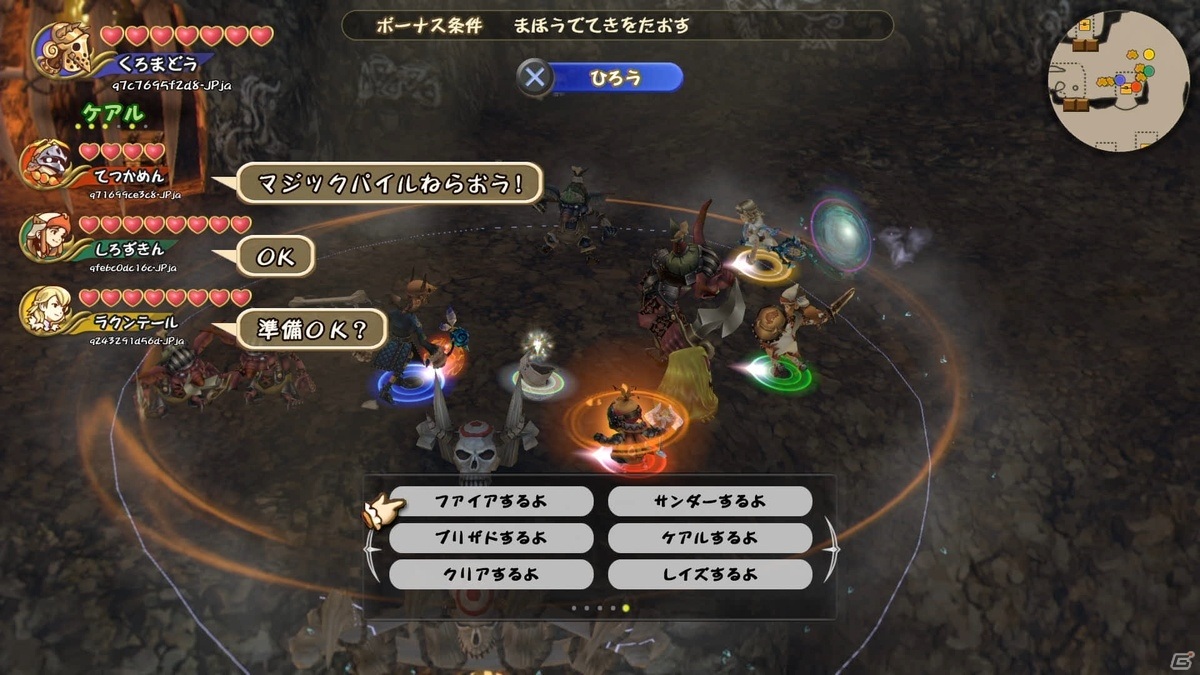Click the right page arrow of phrase menu
1200x675 pixels.
pyautogui.click(x=830, y=548)
